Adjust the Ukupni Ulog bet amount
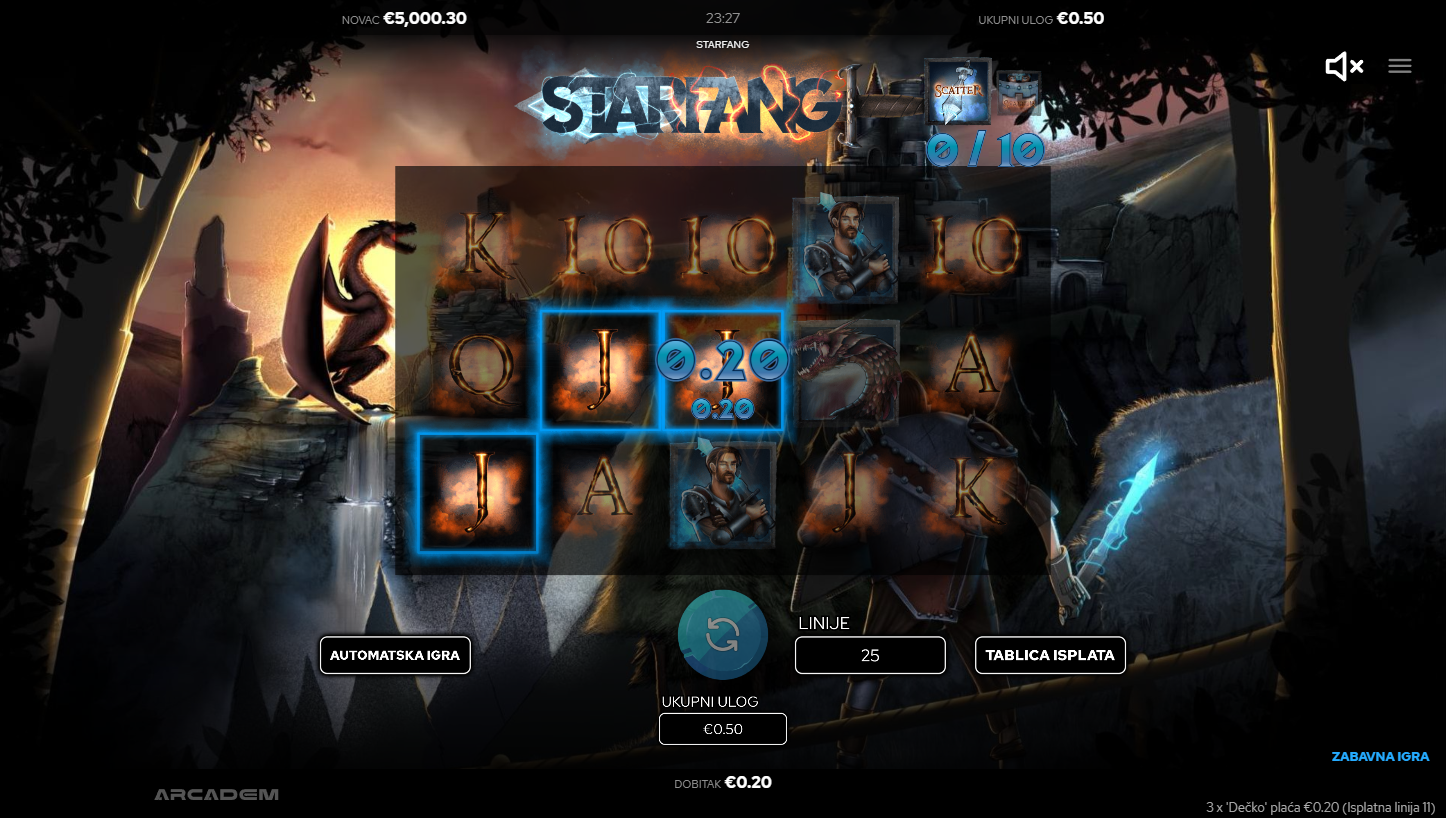Viewport: 1446px width, 818px height. pos(722,729)
